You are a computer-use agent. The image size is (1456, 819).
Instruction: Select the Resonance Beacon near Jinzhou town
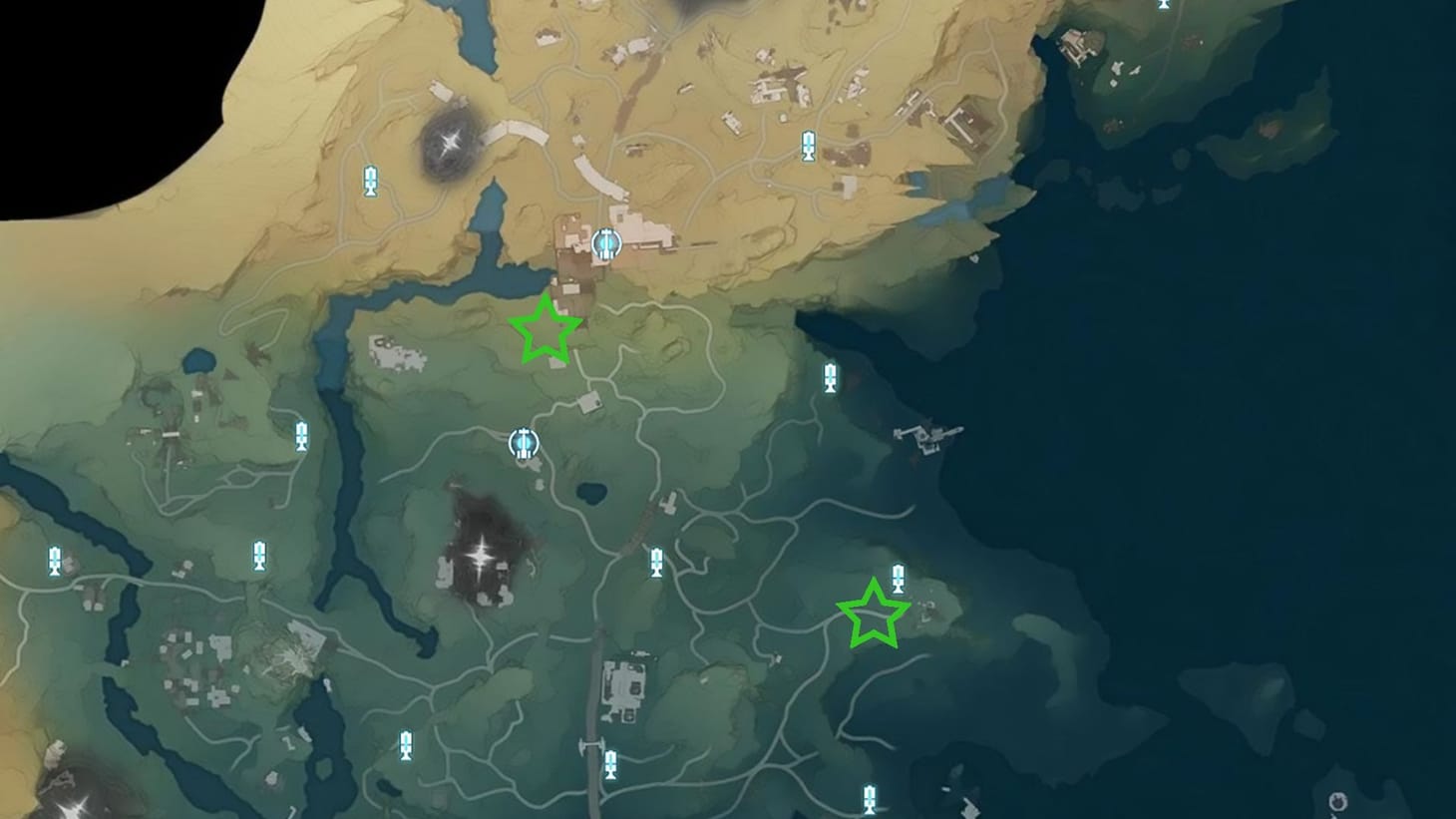point(606,242)
